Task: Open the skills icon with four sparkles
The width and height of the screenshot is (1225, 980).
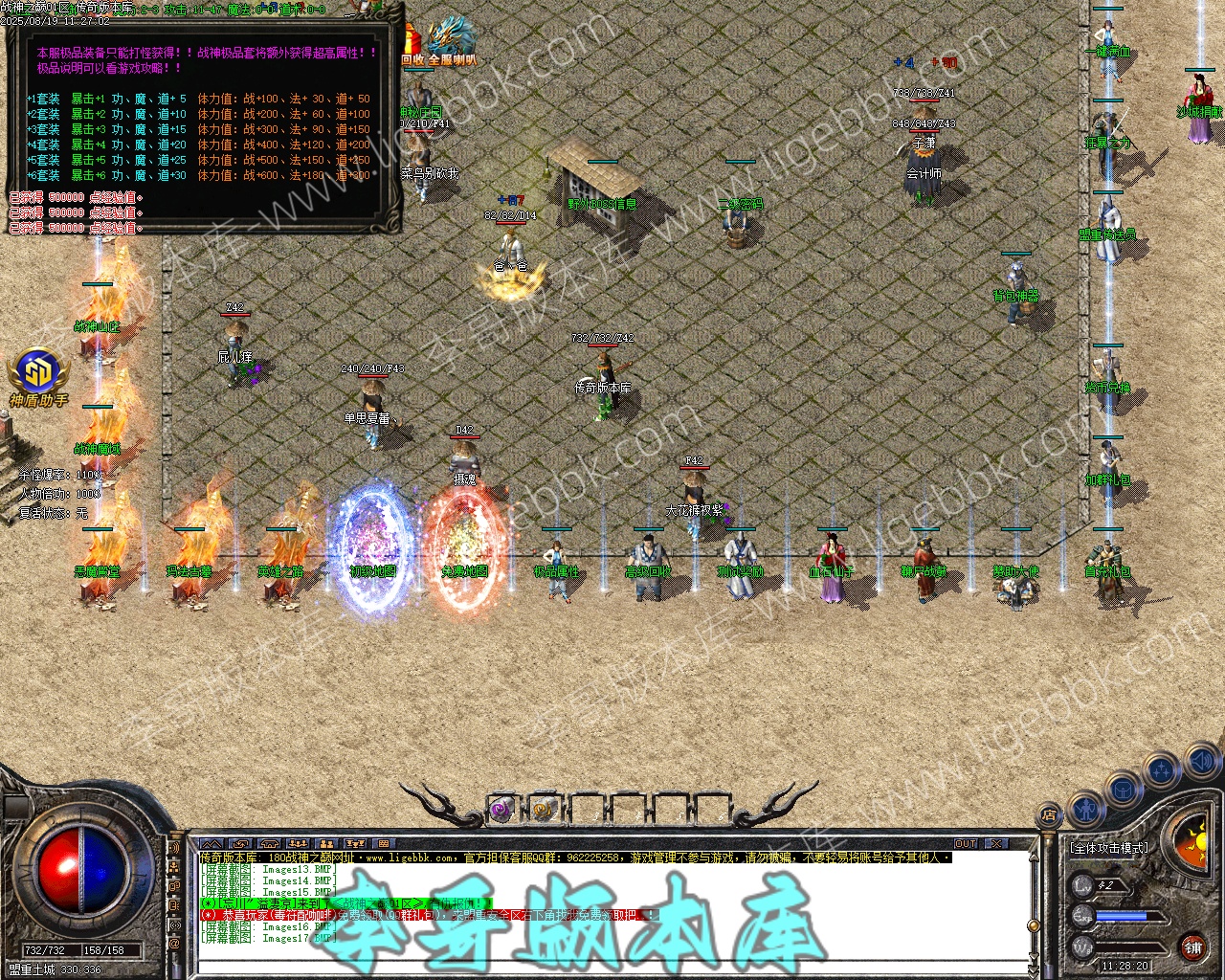Action: coord(1162,768)
